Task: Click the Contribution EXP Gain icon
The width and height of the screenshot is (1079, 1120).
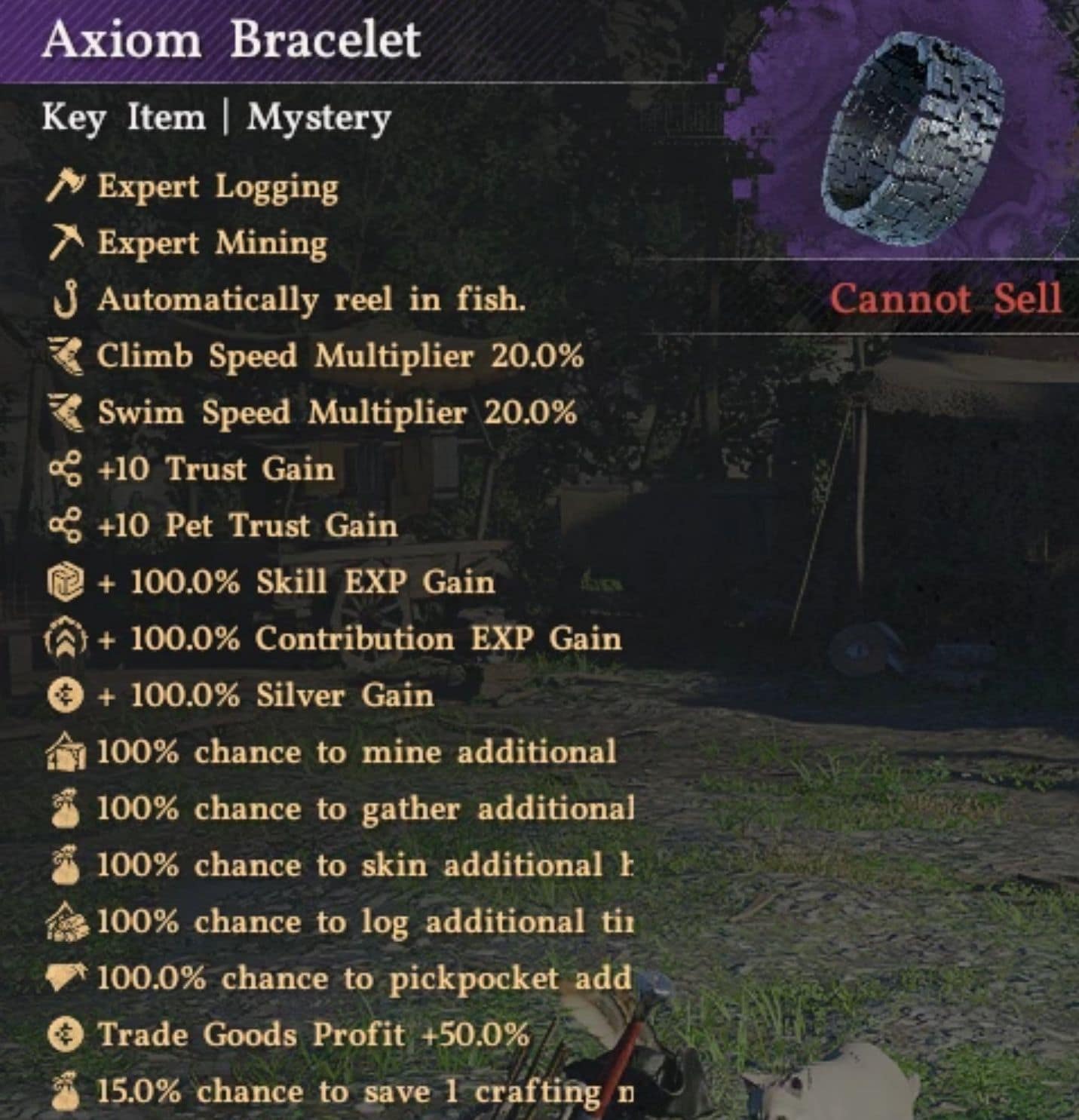Action: click(66, 638)
